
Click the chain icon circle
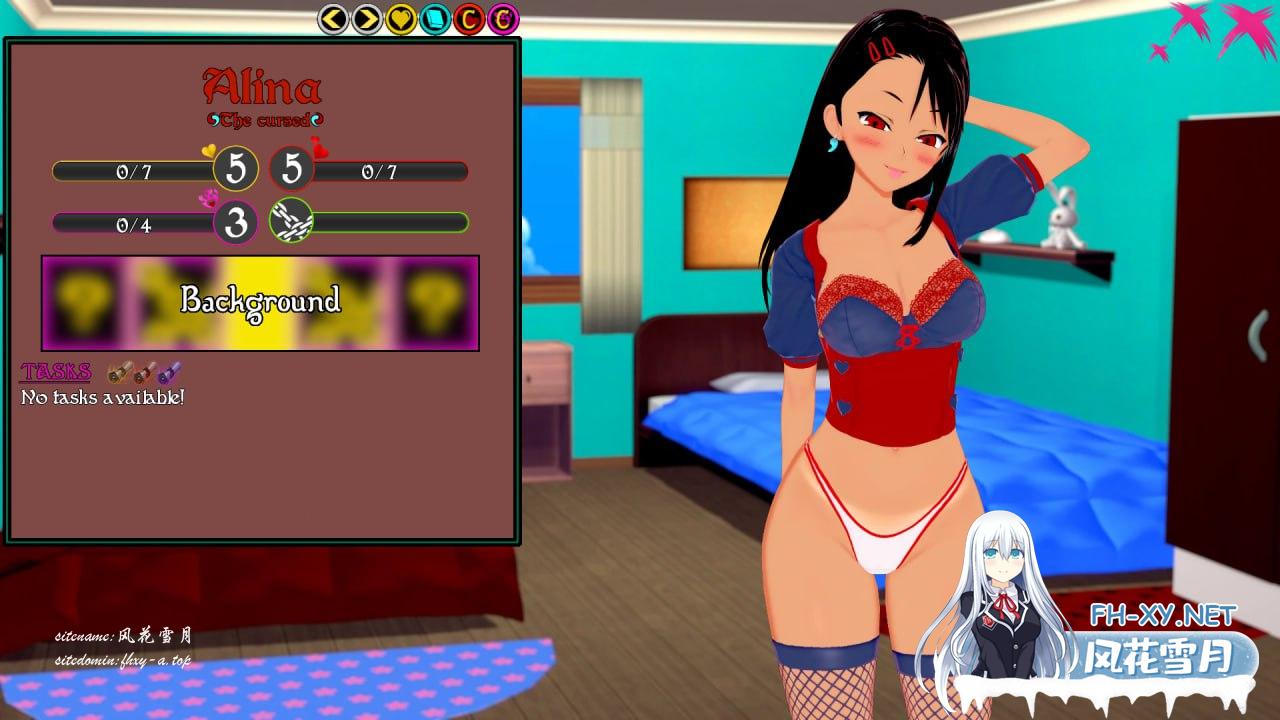[291, 222]
